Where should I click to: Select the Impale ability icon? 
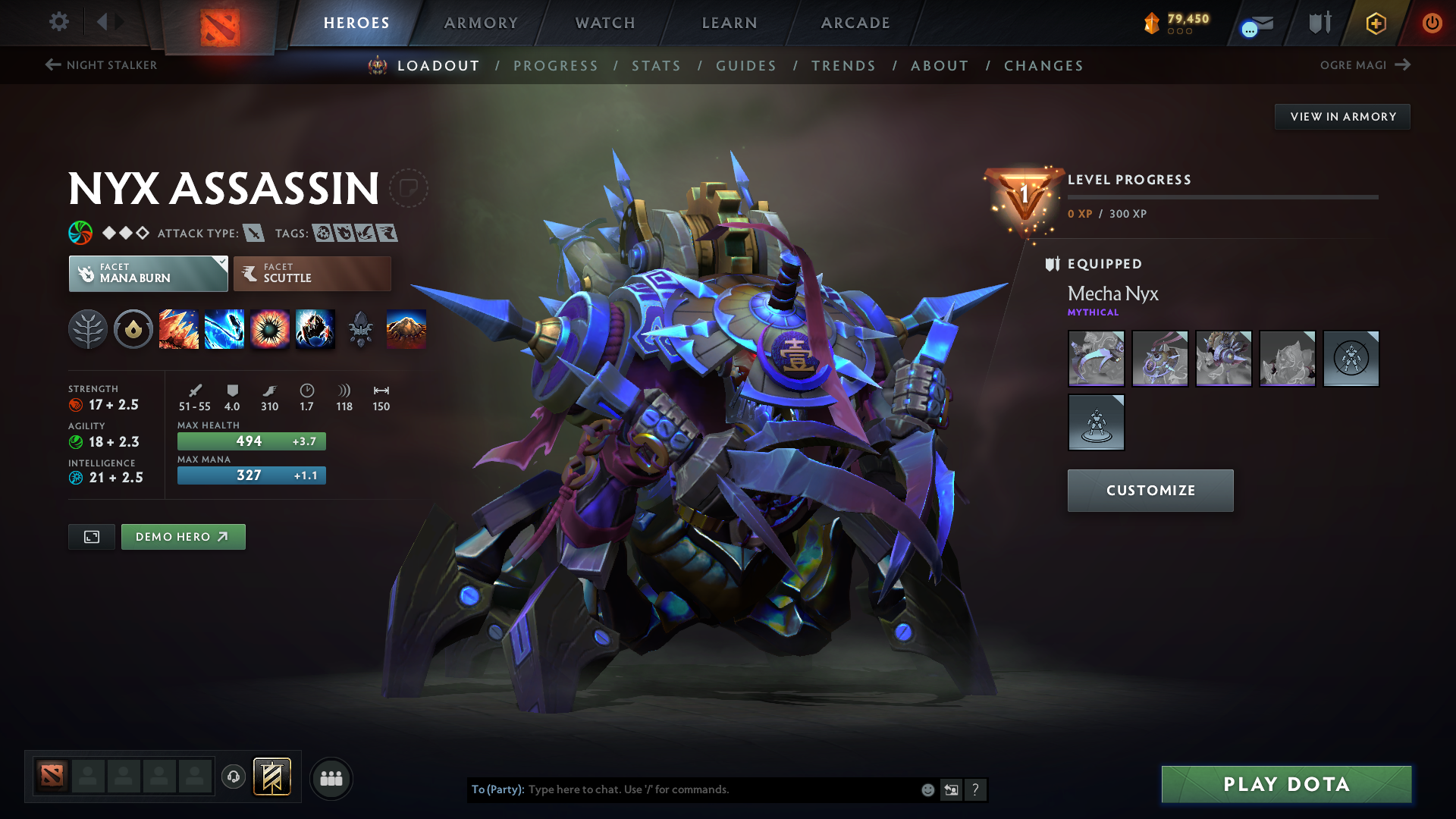(179, 329)
